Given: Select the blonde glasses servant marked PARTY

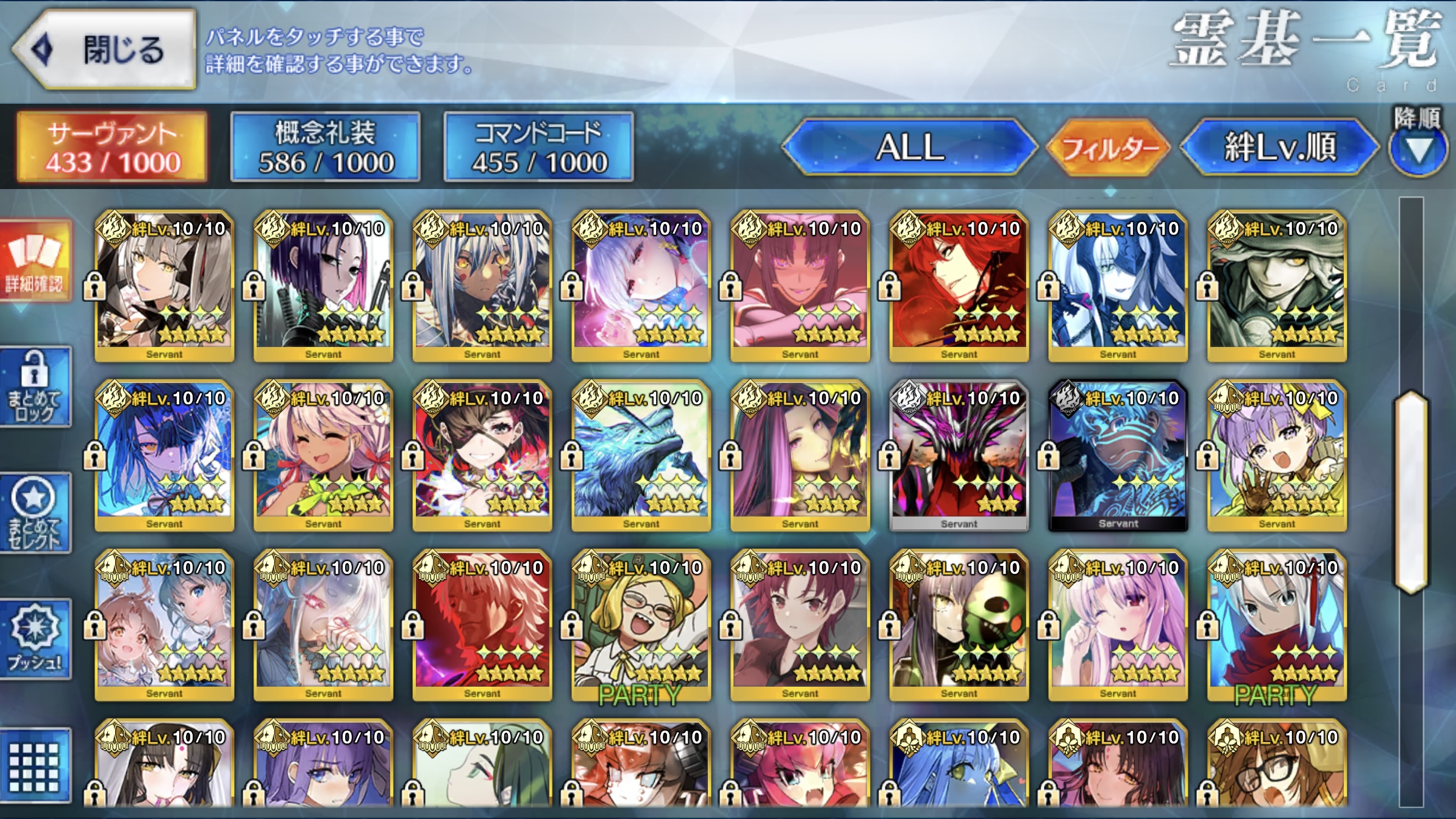Looking at the screenshot, I should [x=641, y=626].
